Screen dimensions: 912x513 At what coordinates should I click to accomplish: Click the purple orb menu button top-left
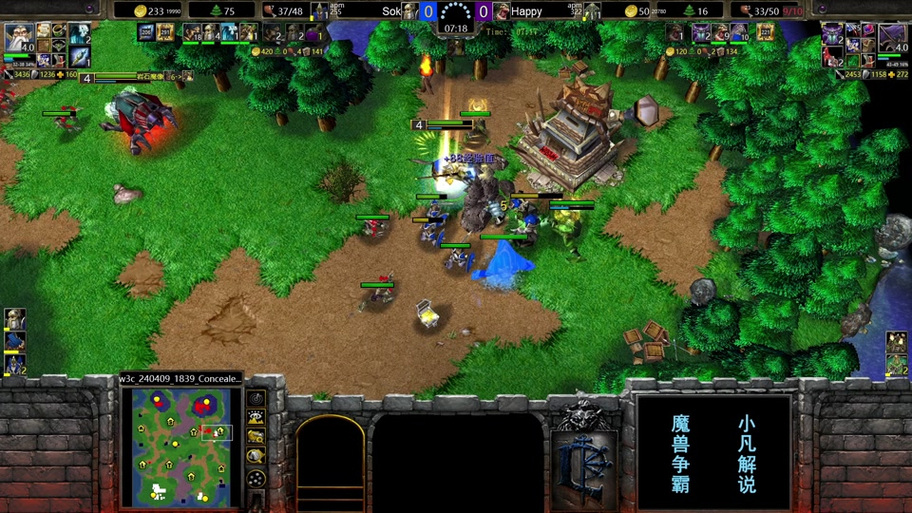(x=90, y=9)
